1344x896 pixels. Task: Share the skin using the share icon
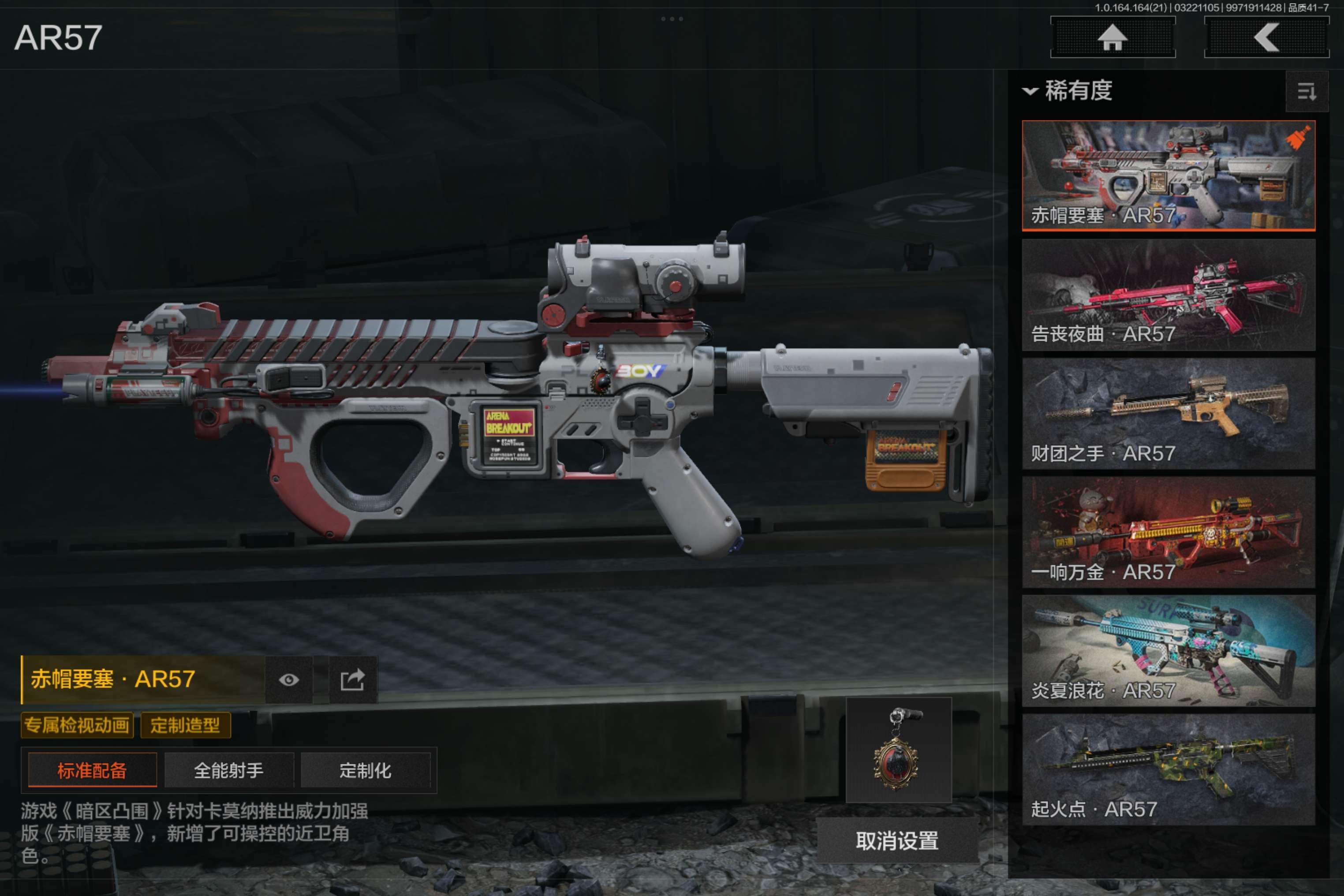coord(352,679)
